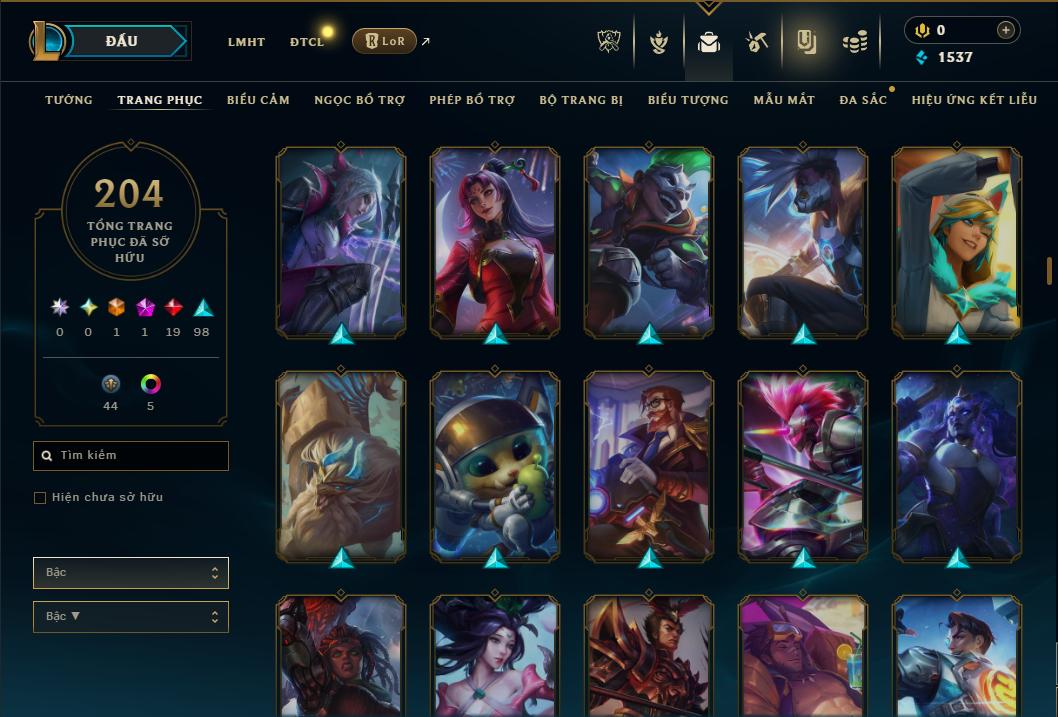Viewport: 1058px width, 717px height.
Task: Select the astronaut cat skin card
Action: point(495,465)
